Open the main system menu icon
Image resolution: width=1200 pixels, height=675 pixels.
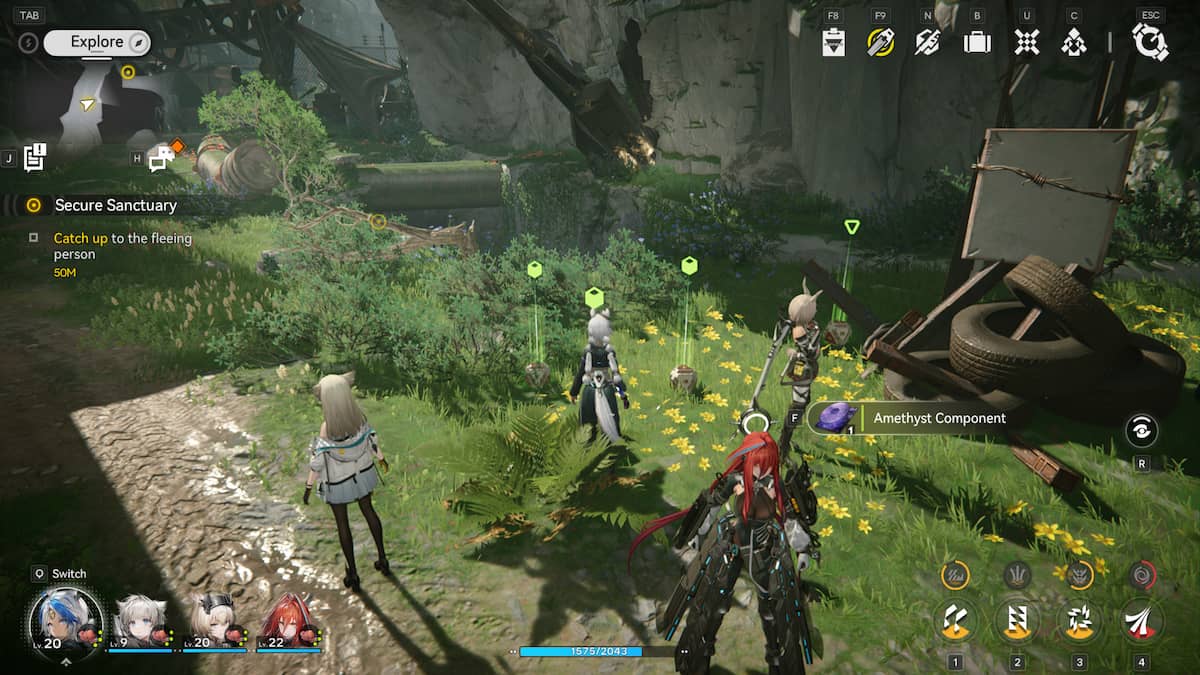[1150, 42]
